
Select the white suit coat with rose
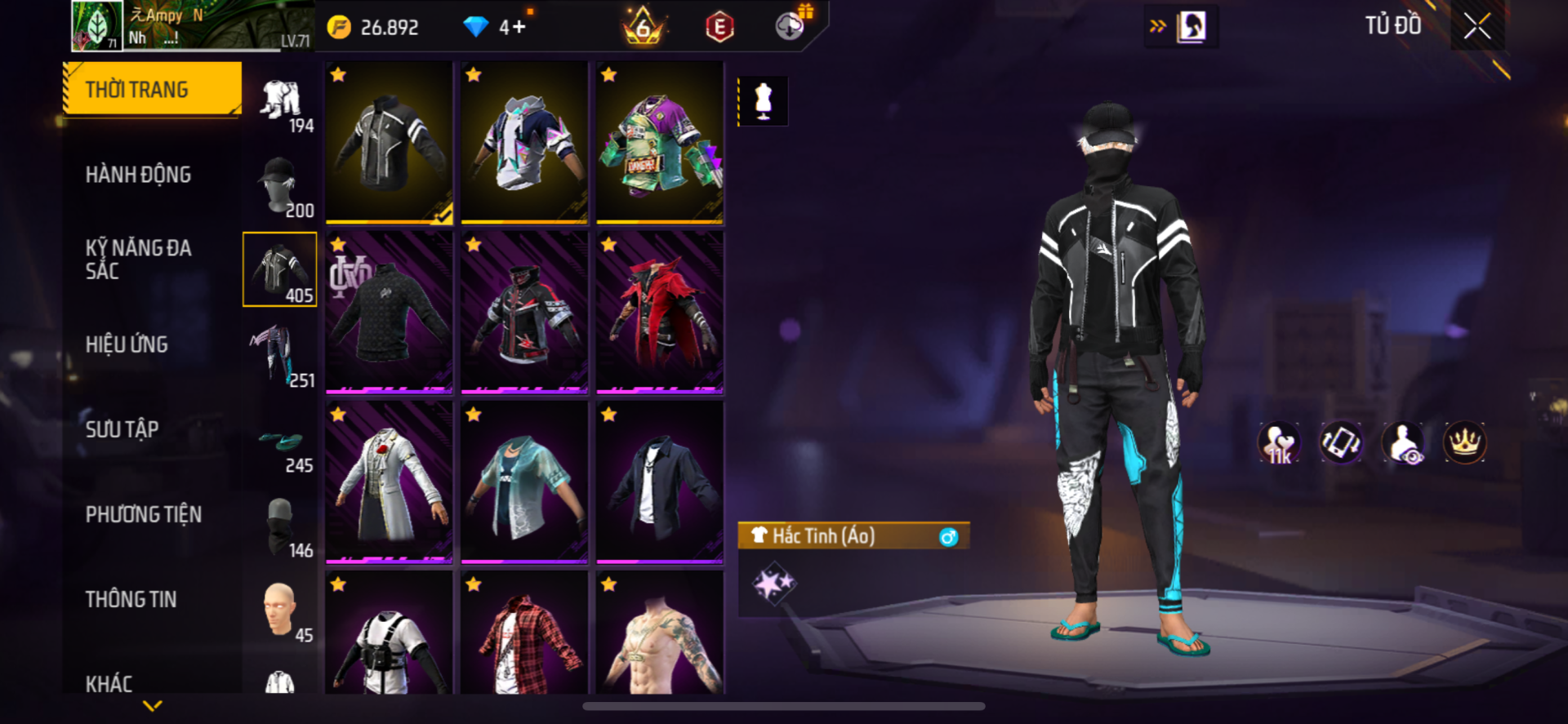[390, 482]
